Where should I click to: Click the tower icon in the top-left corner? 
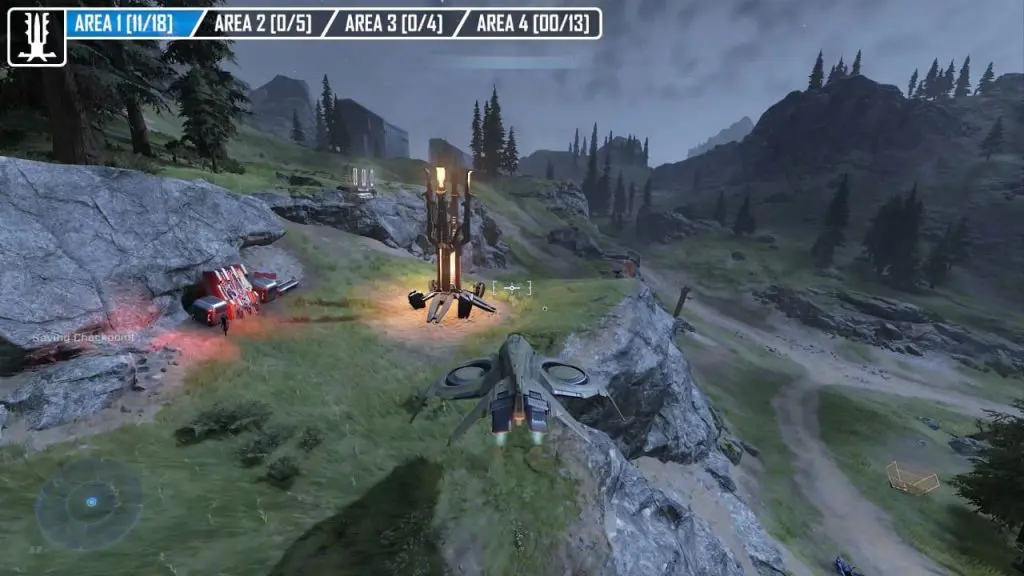pos(37,37)
